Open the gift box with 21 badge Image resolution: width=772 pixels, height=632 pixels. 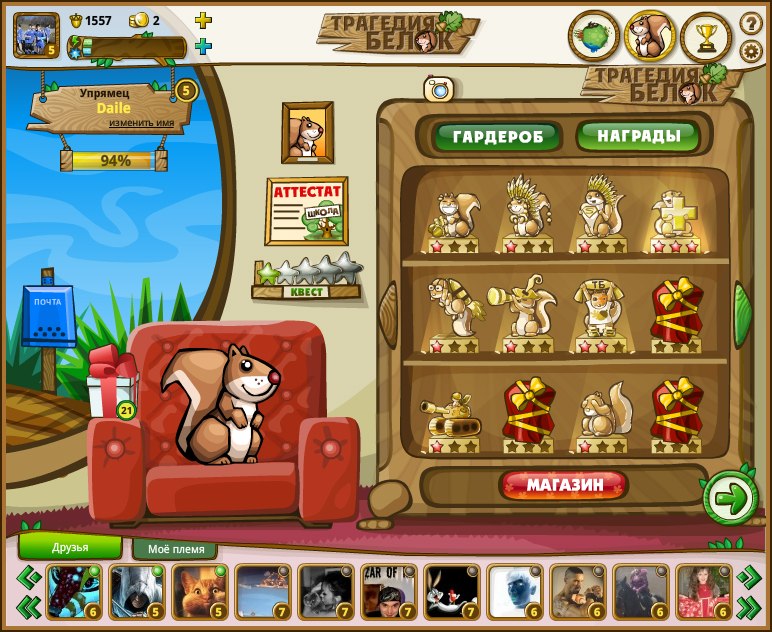[108, 385]
